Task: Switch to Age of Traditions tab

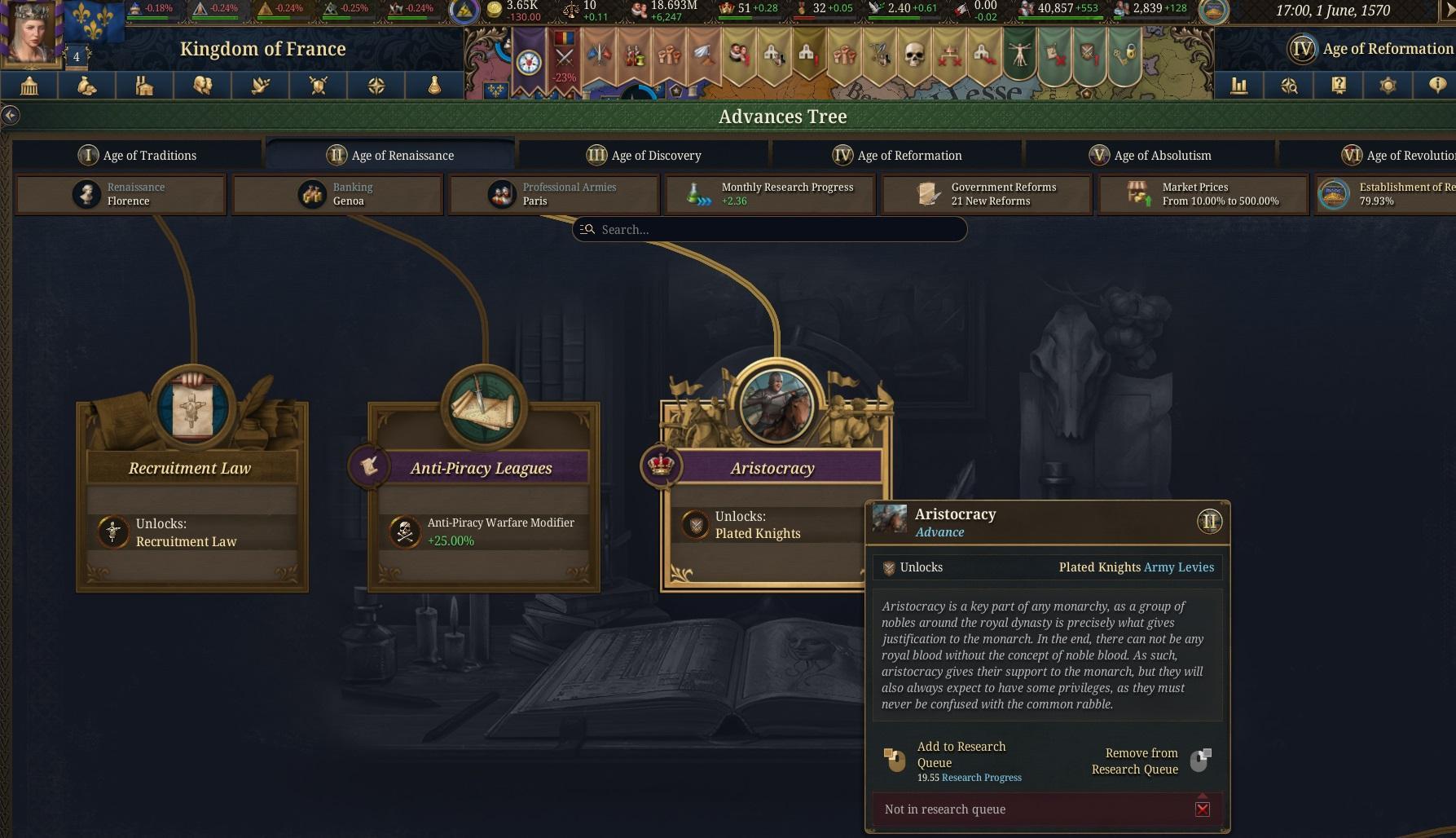Action: pyautogui.click(x=138, y=155)
